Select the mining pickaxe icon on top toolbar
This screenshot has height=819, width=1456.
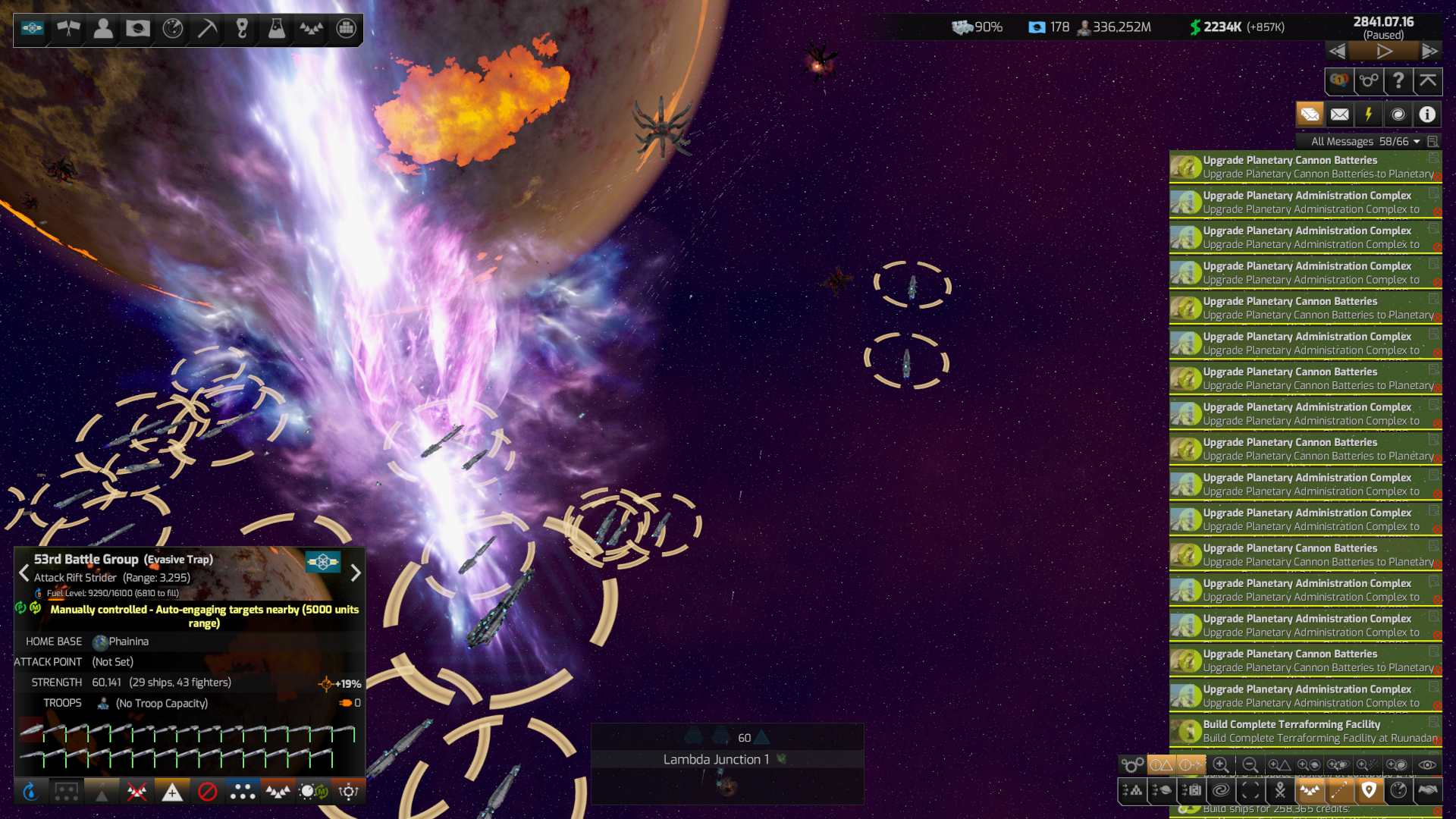tap(206, 29)
